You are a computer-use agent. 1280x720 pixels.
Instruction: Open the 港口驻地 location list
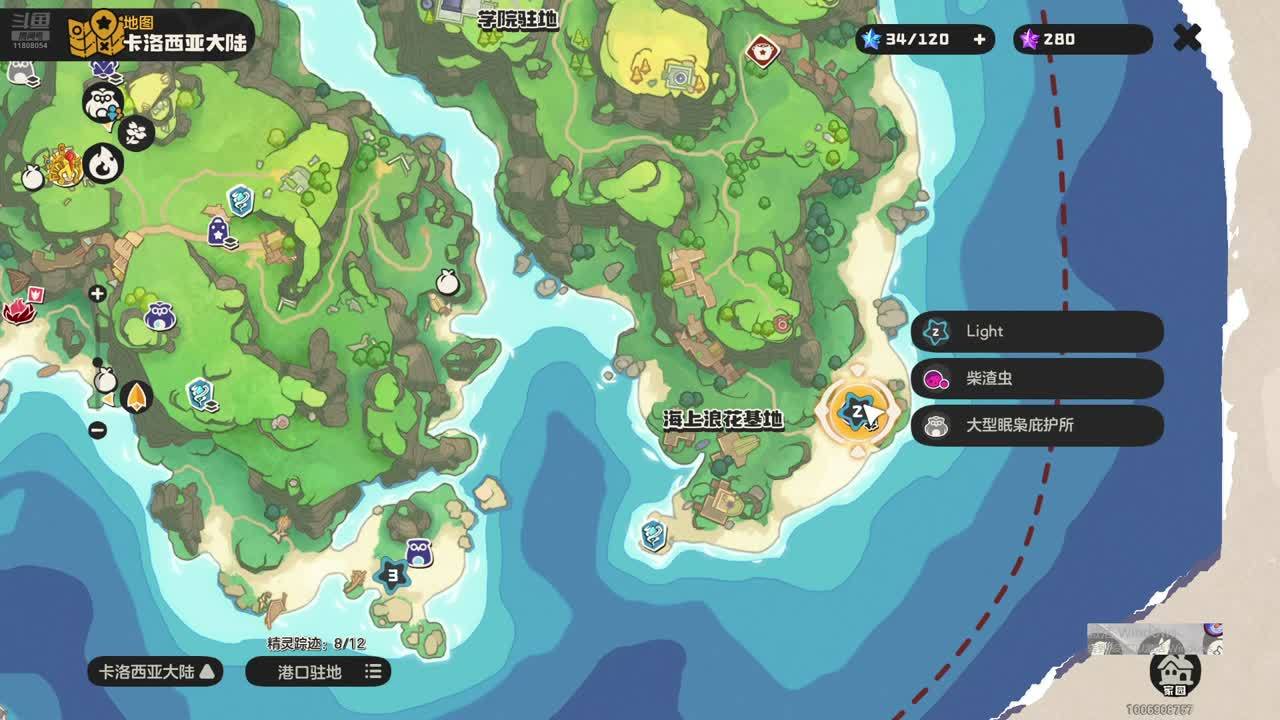(318, 672)
